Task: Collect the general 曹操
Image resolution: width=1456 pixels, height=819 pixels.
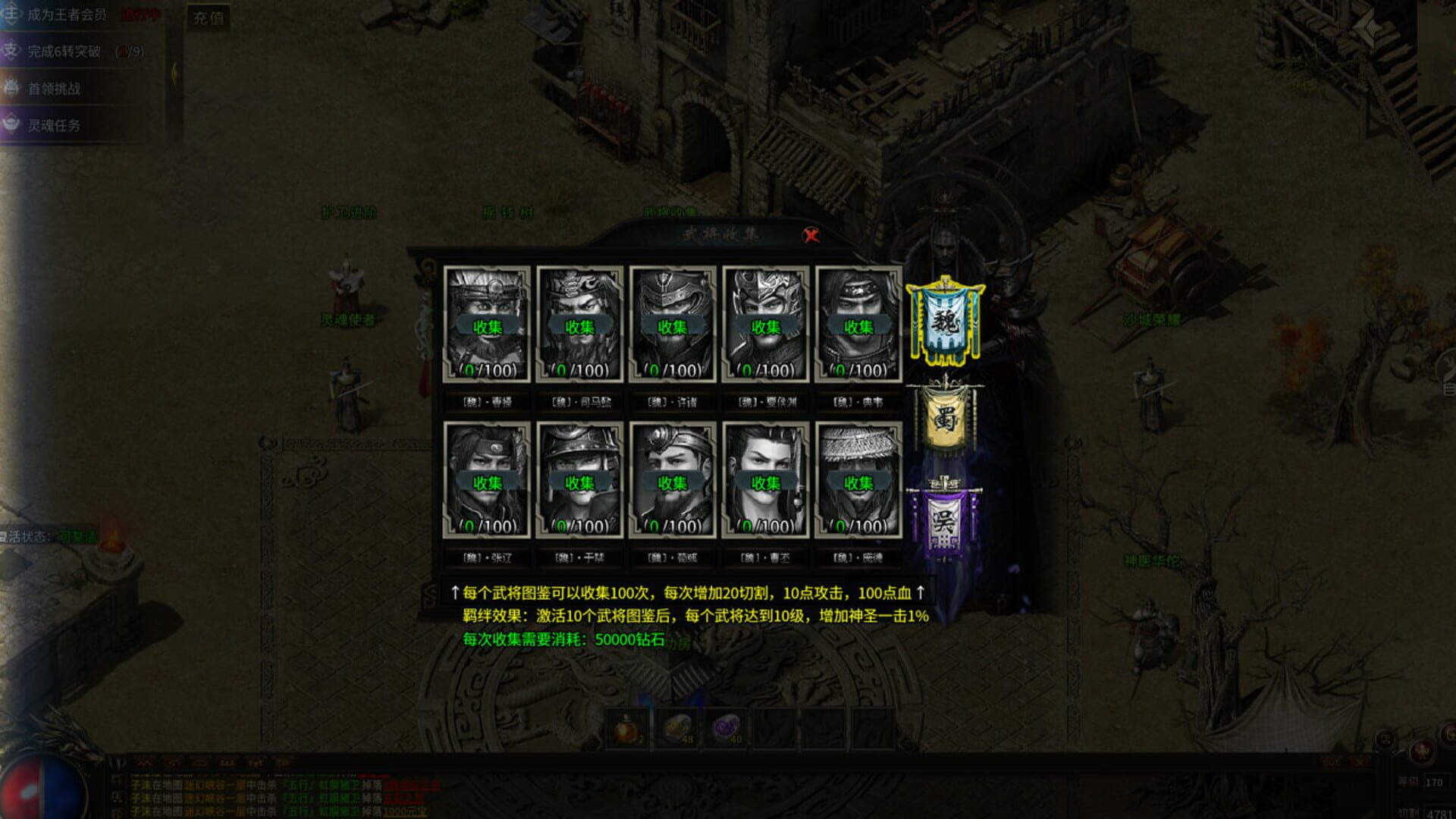Action: point(489,325)
